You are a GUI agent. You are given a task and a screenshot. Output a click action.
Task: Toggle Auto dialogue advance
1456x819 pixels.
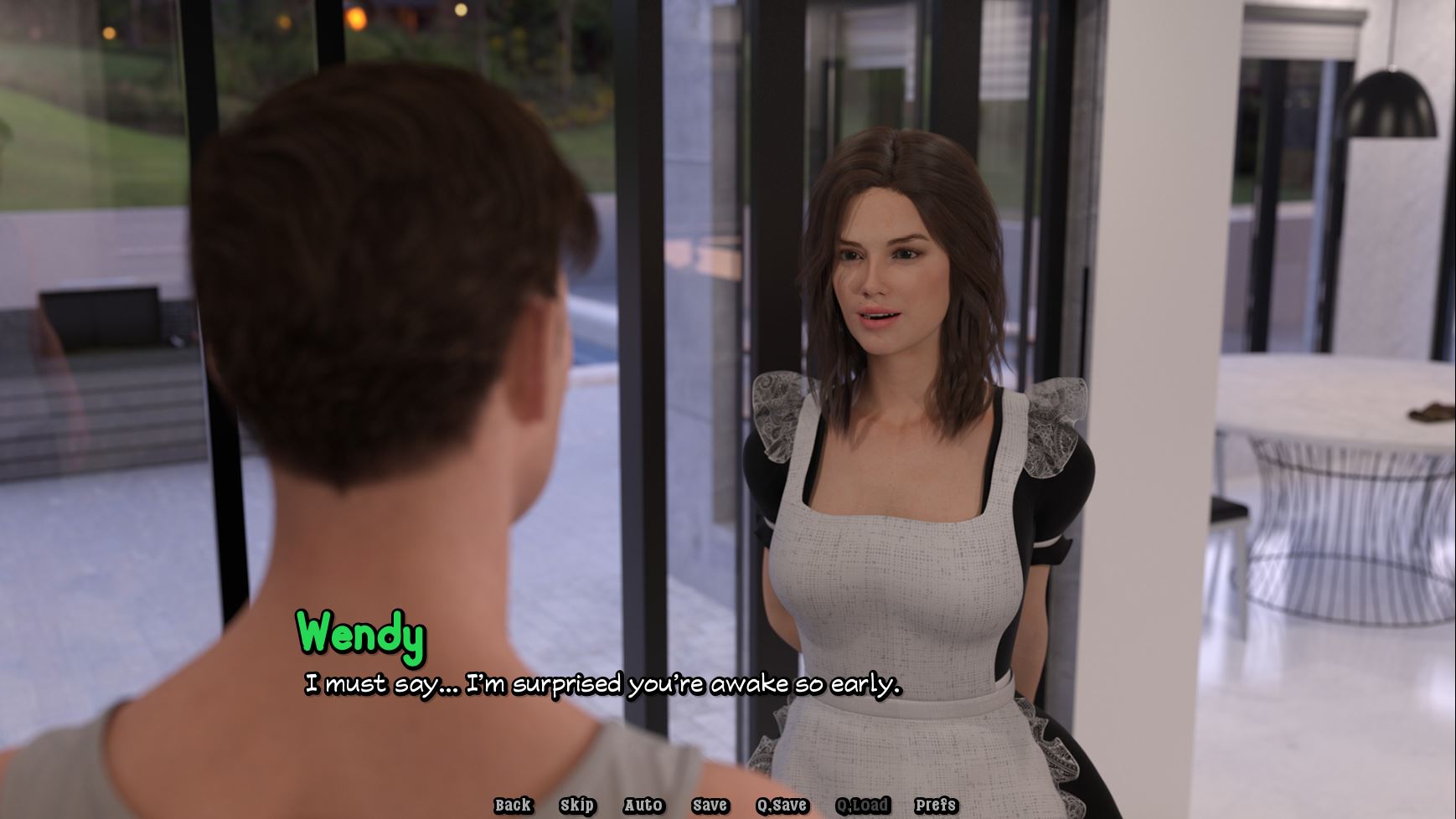click(x=643, y=805)
